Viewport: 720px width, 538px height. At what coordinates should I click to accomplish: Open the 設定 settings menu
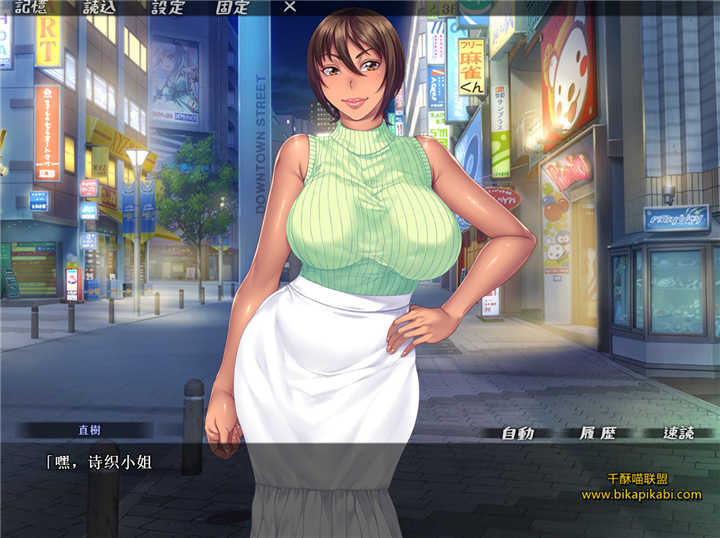click(167, 7)
